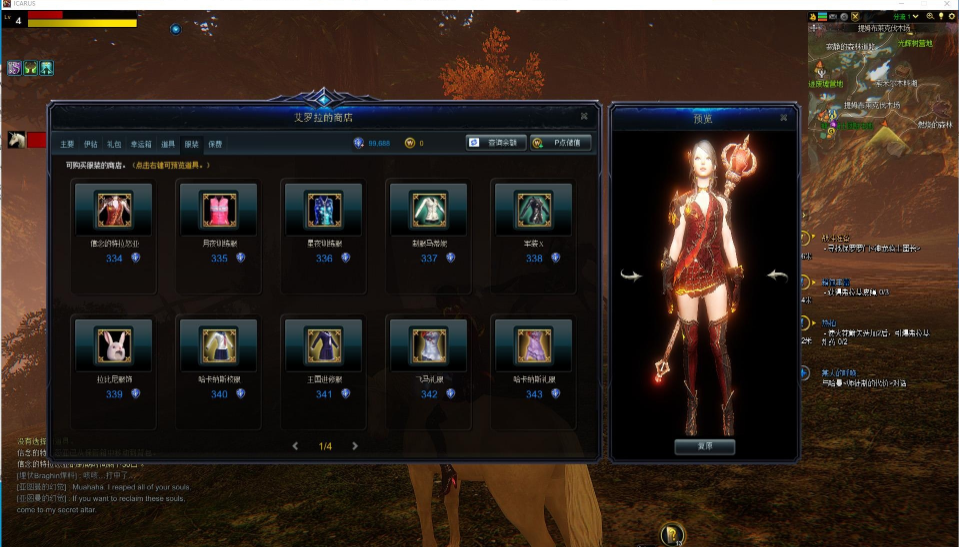This screenshot has width=959, height=547.
Task: Close the preview panel
Action: coord(783,117)
